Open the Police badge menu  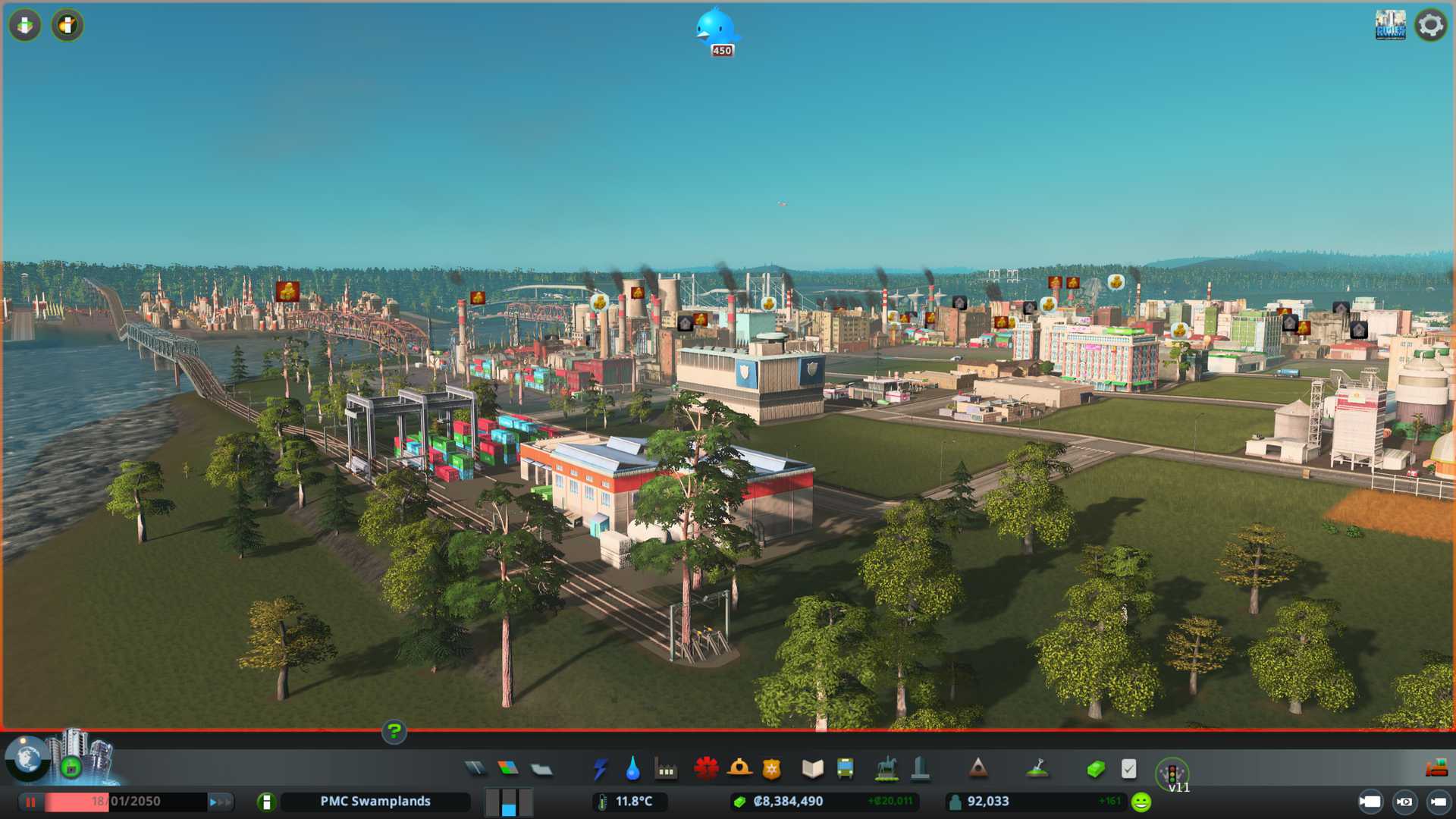tap(772, 769)
